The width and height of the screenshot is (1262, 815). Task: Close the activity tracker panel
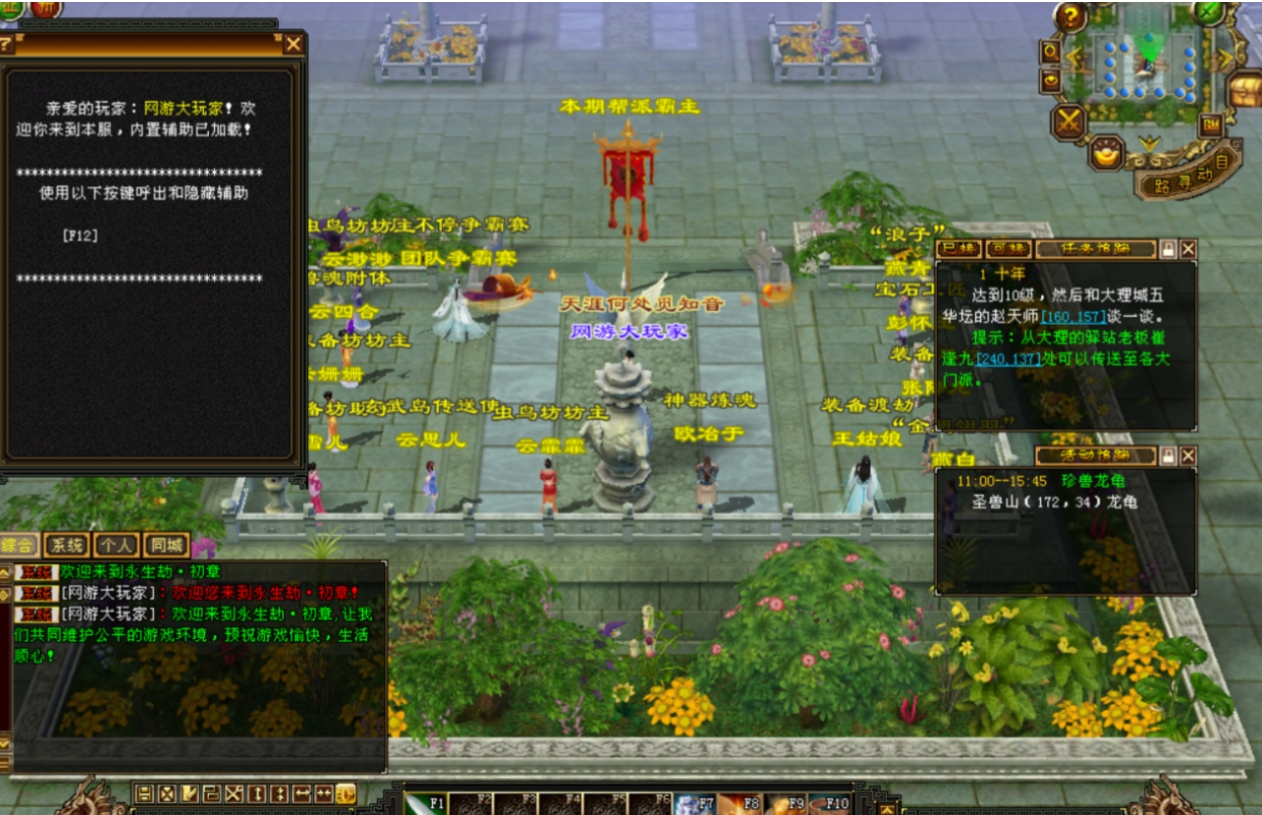point(1187,456)
